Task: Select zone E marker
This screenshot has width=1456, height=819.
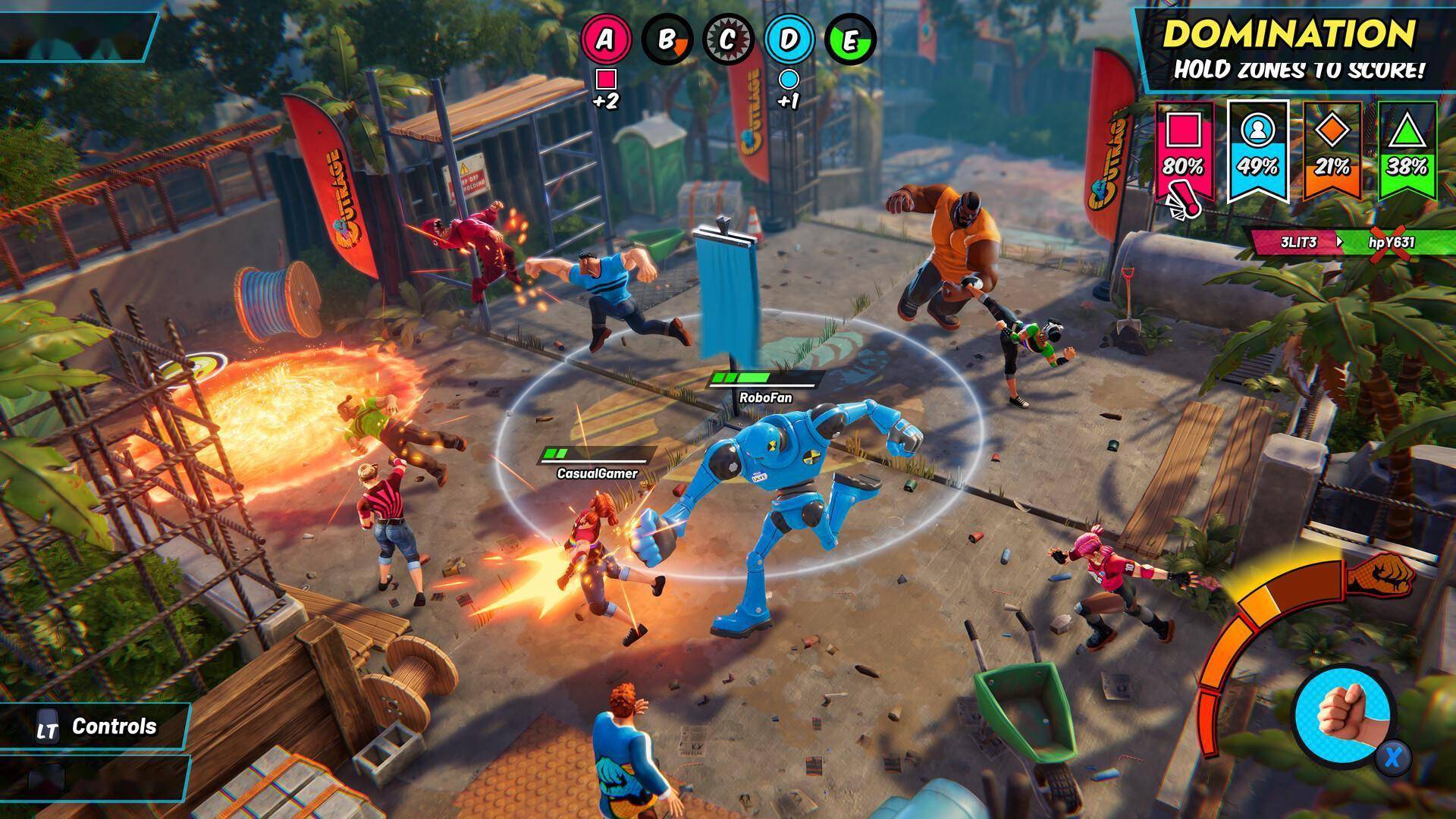Action: pos(850,39)
